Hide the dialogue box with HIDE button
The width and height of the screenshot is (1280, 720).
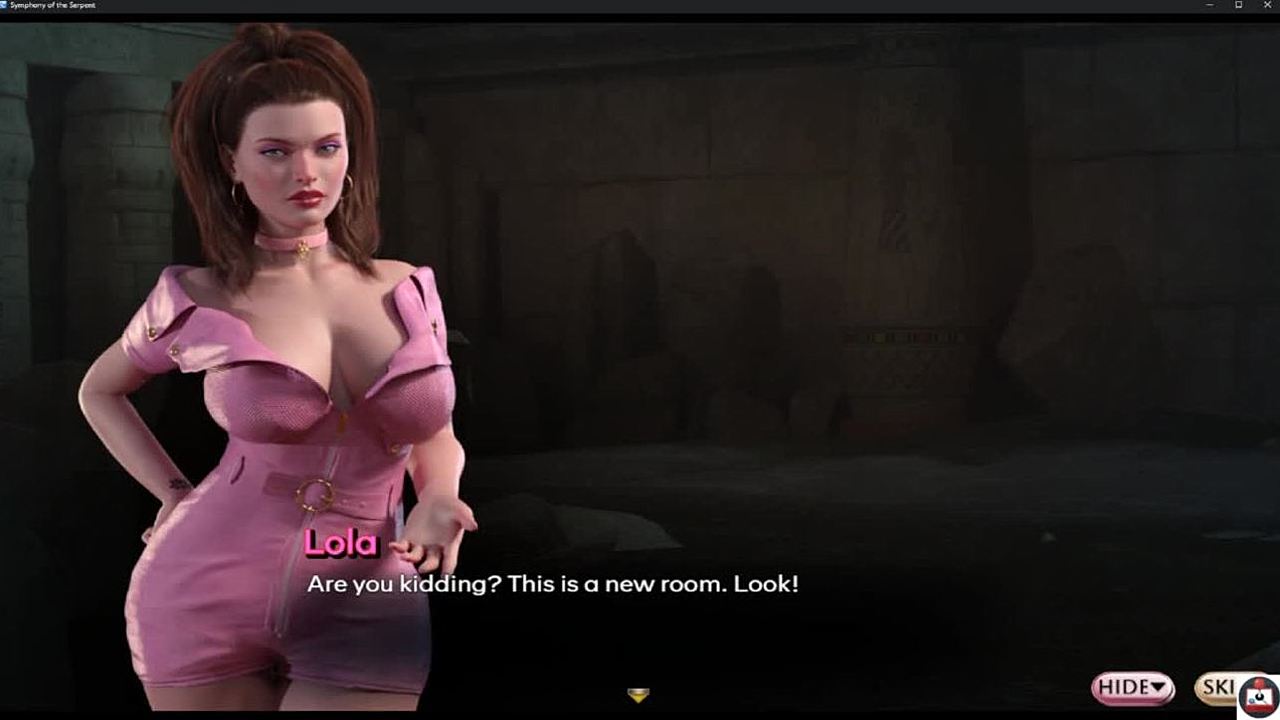1132,687
